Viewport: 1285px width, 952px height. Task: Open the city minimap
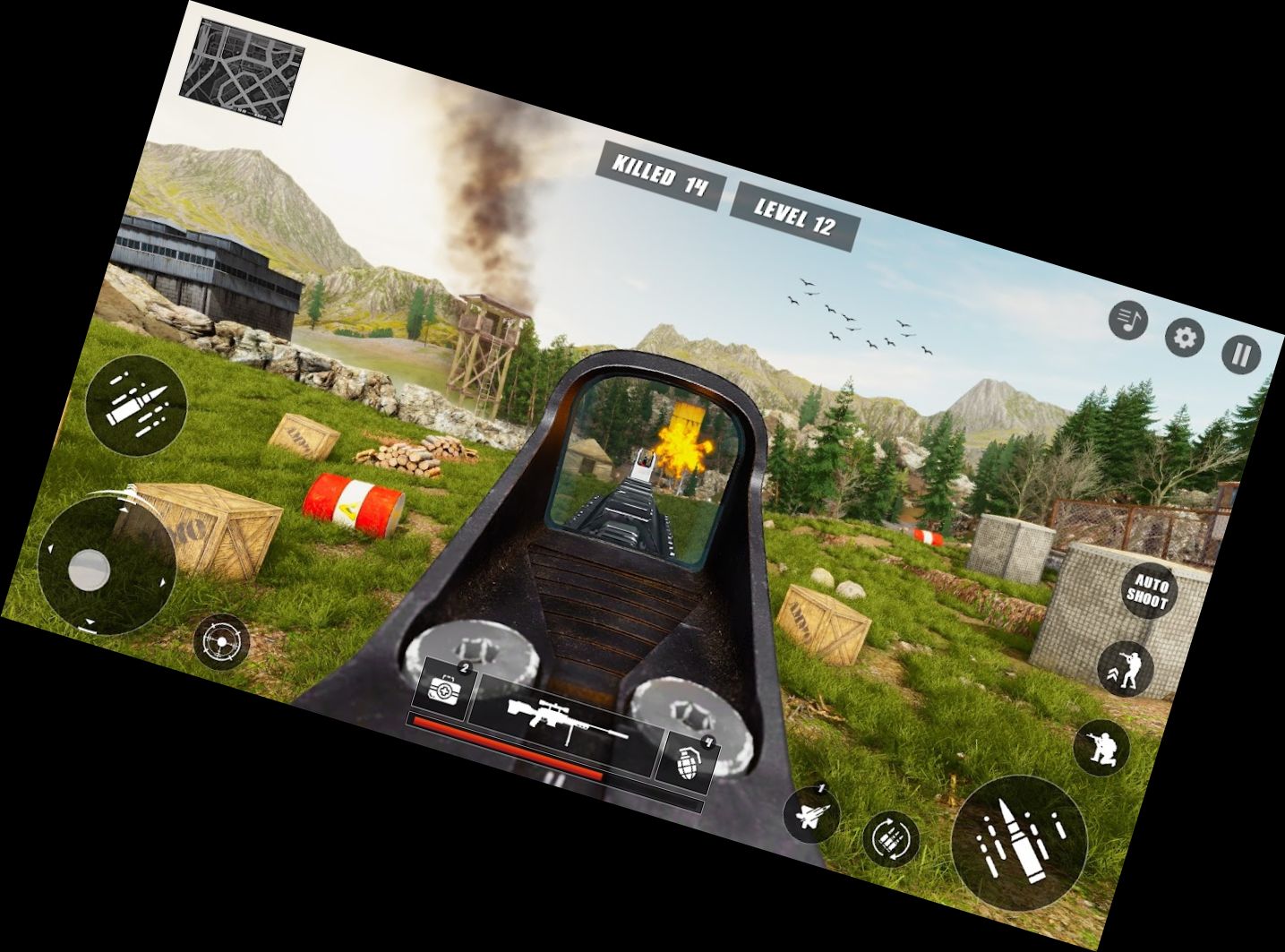[x=242, y=71]
